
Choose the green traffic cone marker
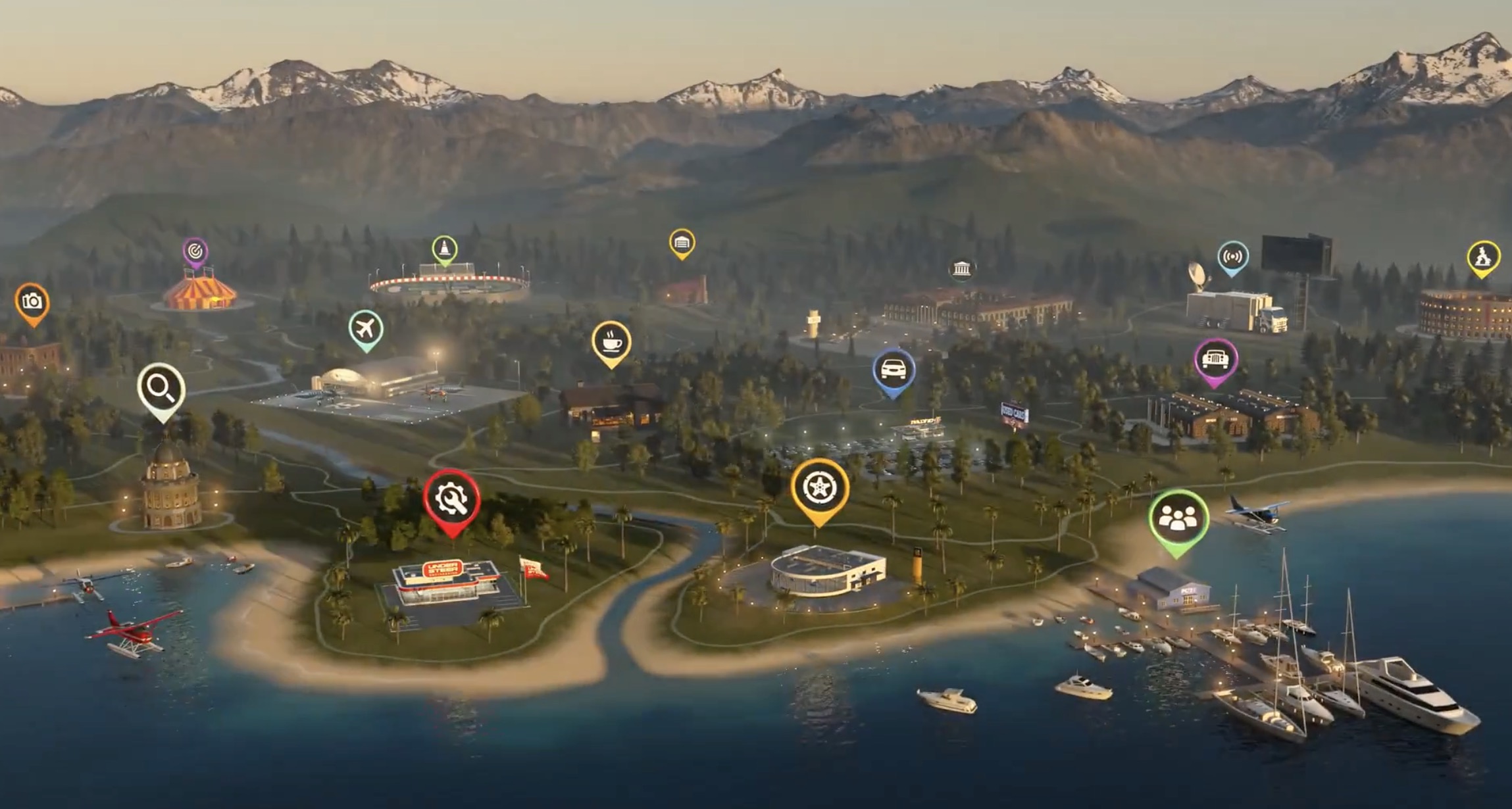445,249
